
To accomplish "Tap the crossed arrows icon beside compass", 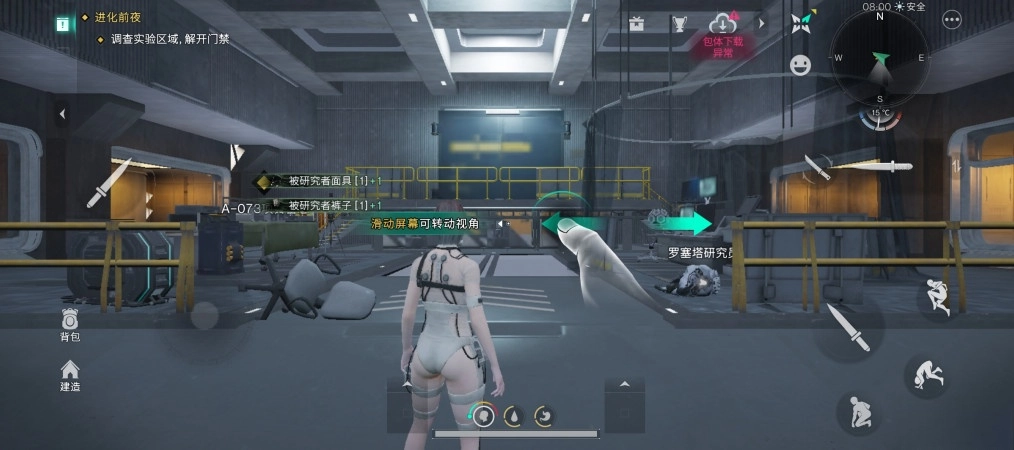I will coord(801,21).
